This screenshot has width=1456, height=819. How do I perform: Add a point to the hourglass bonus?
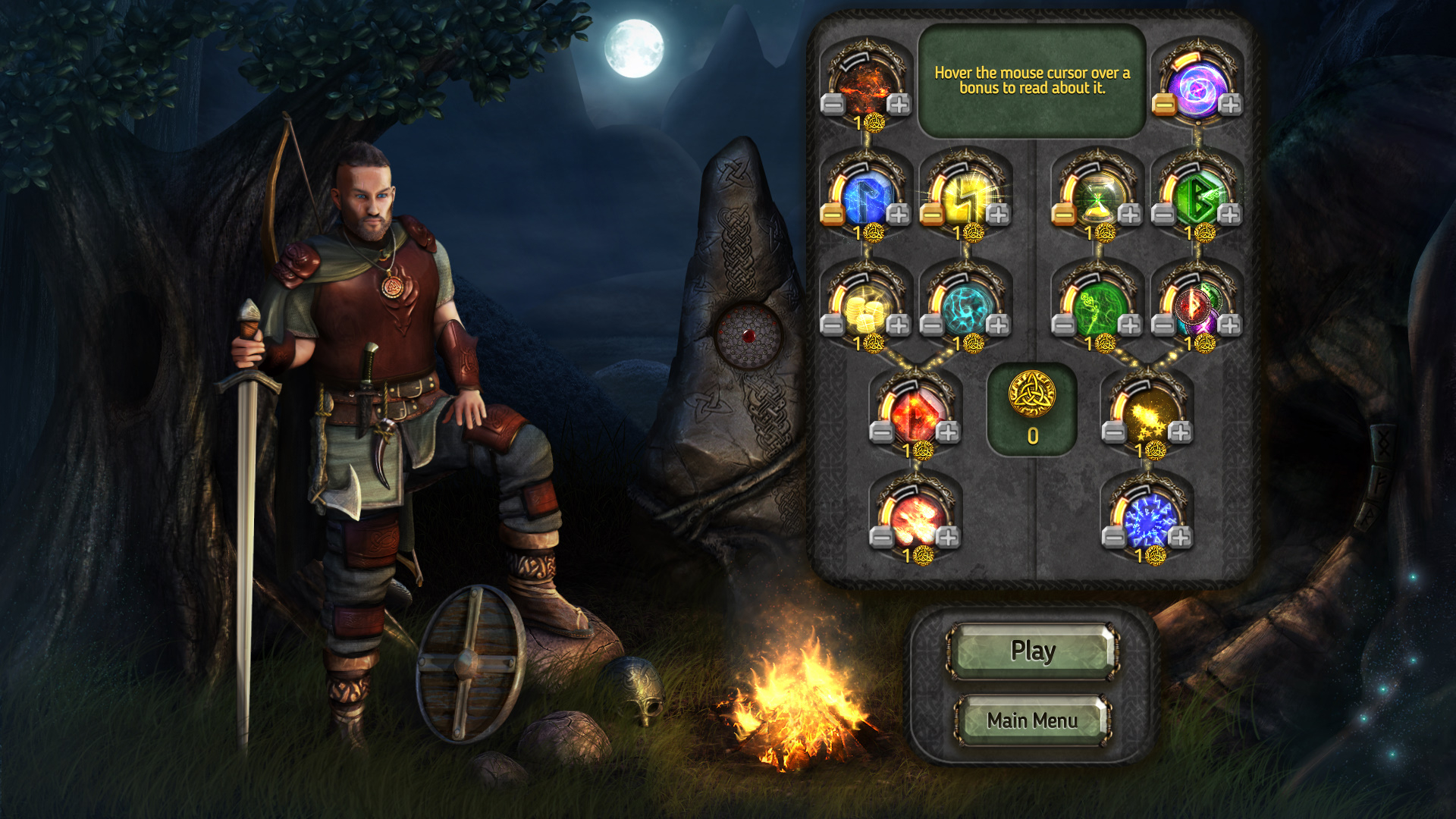(x=1130, y=215)
